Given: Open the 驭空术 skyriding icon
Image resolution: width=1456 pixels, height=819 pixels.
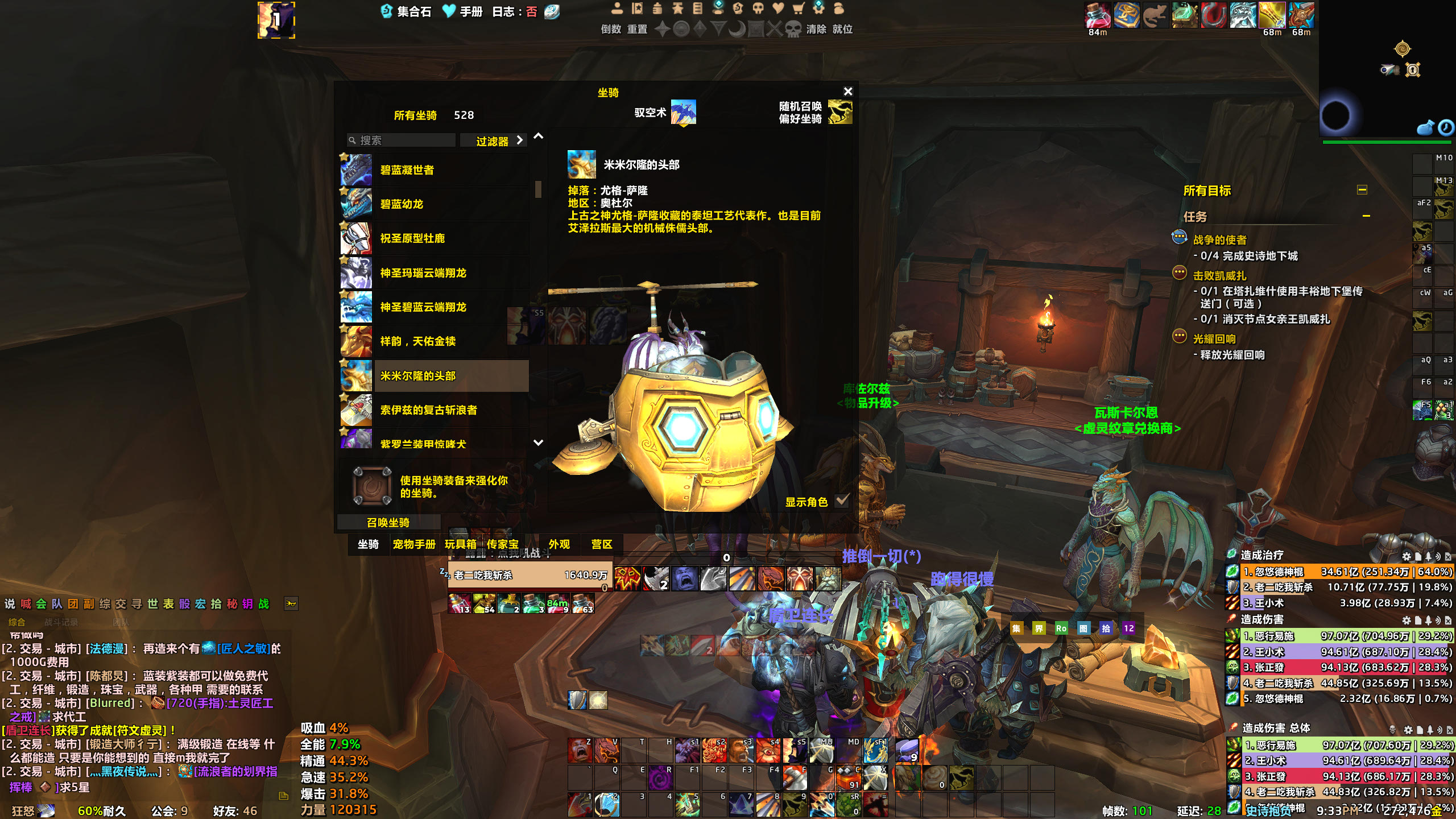Looking at the screenshot, I should (683, 112).
